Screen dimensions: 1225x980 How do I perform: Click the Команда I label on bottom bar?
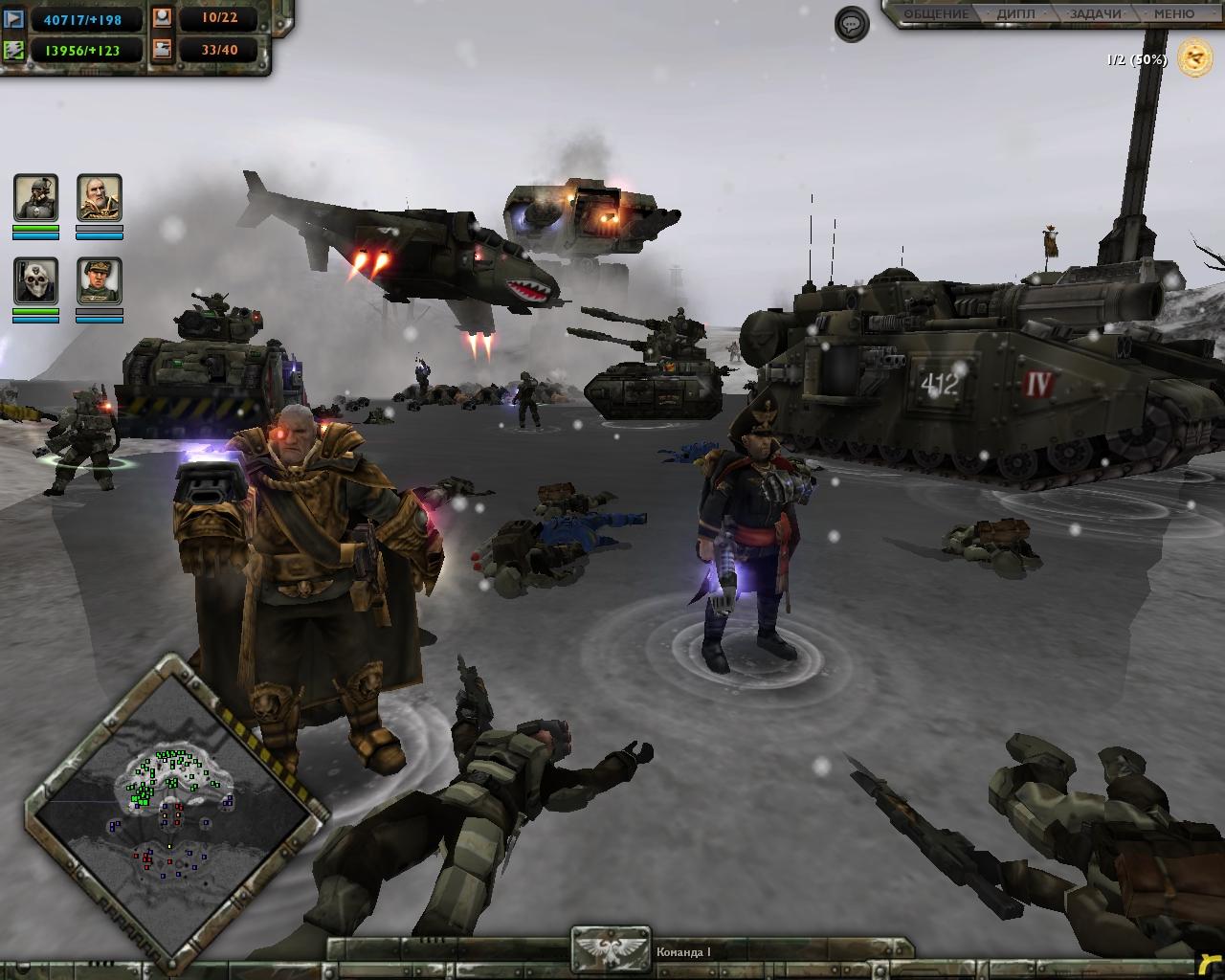pos(682,951)
